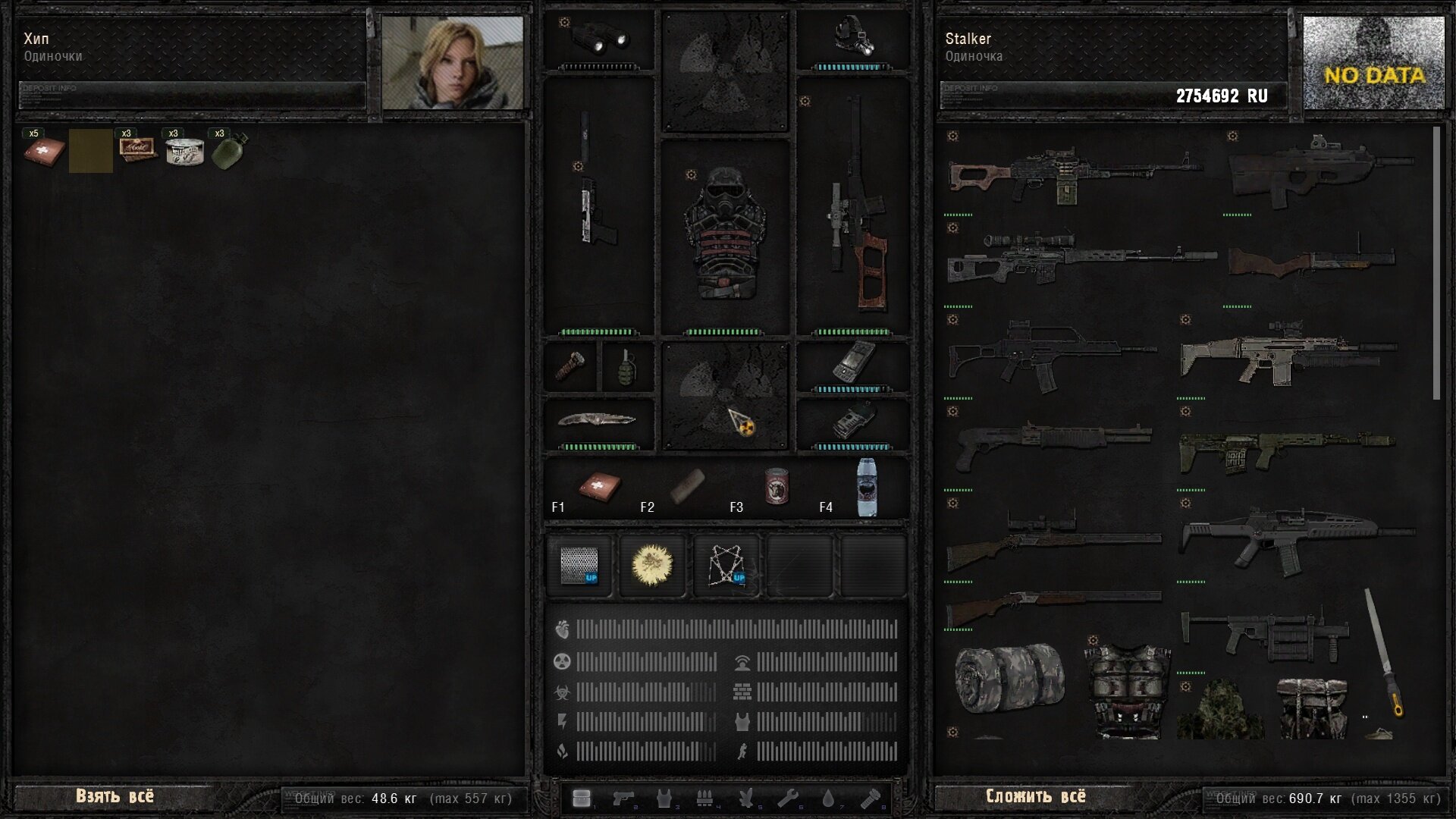Screen dimensions: 1456x819
Task: Select the camouflage sleeping bag item
Action: tap(1009, 679)
